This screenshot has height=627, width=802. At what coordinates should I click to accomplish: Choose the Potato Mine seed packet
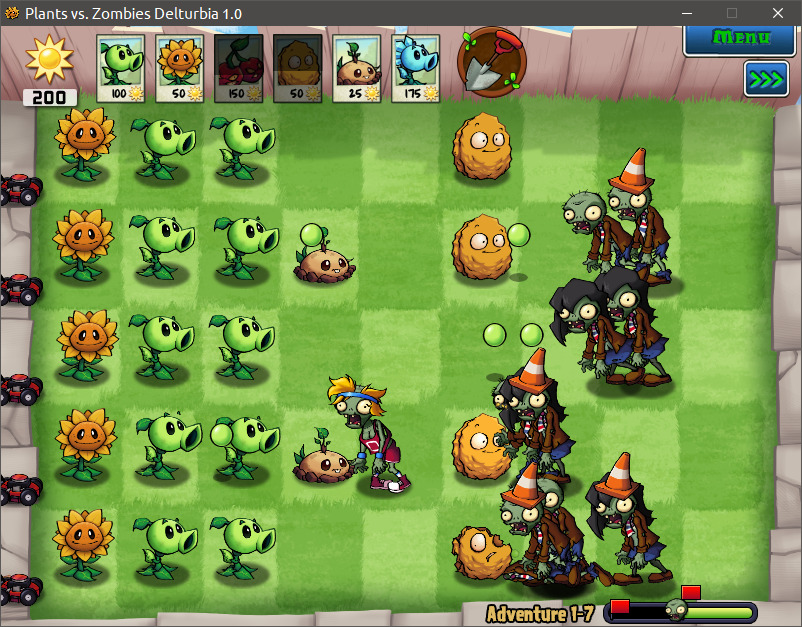tap(357, 68)
